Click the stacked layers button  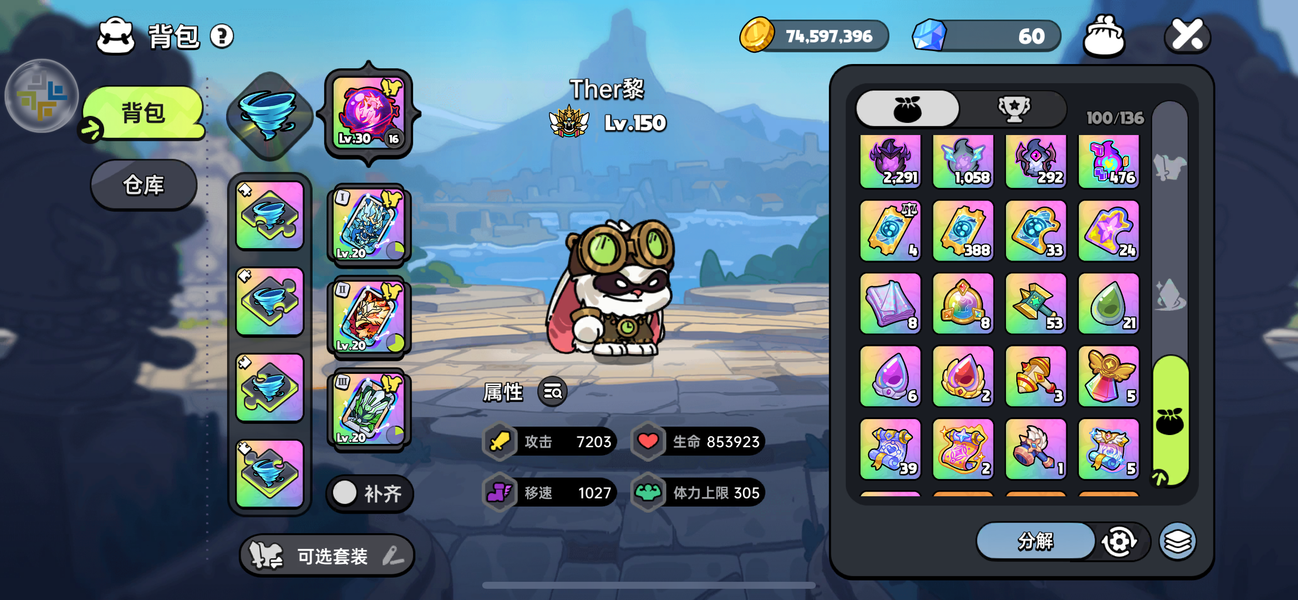pos(1178,541)
